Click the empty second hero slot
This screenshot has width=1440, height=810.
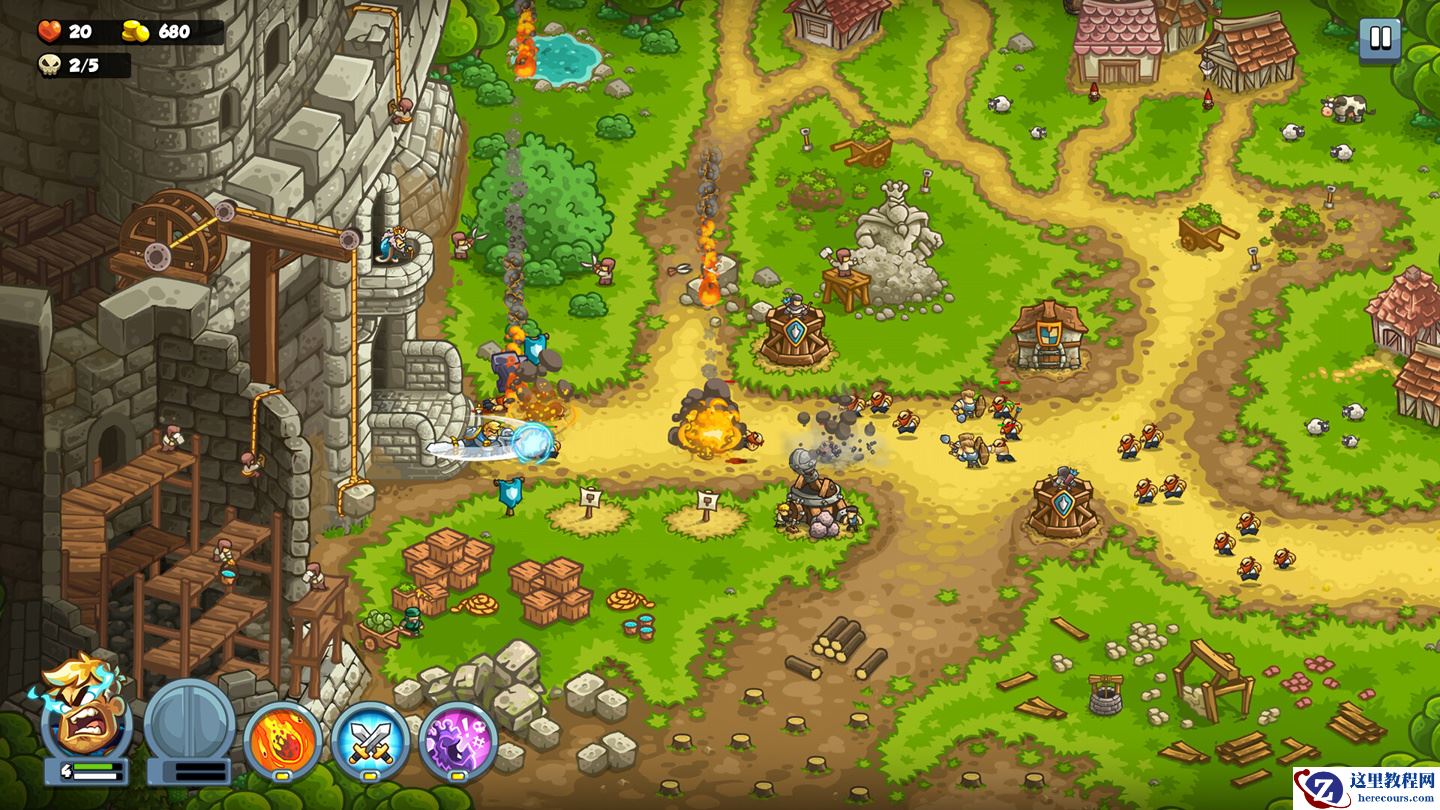tap(189, 722)
